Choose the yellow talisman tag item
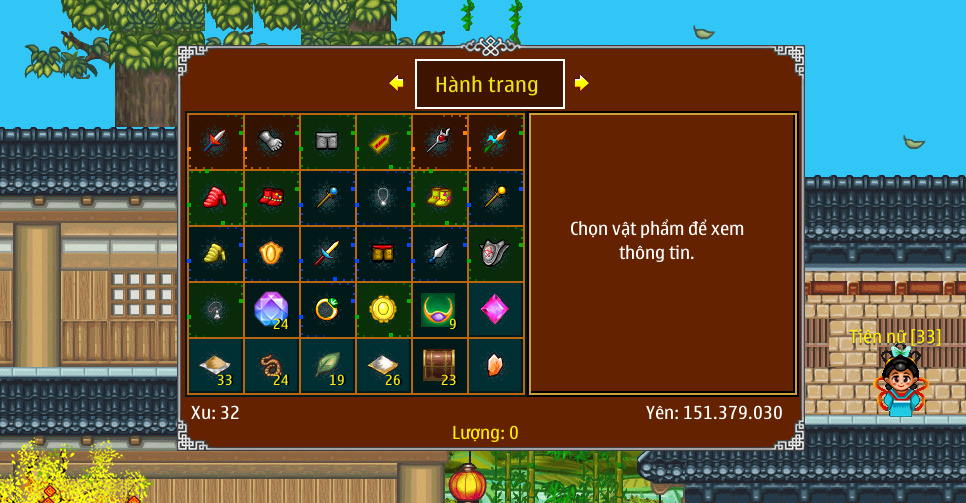Viewport: 966px width, 503px height. (383, 142)
